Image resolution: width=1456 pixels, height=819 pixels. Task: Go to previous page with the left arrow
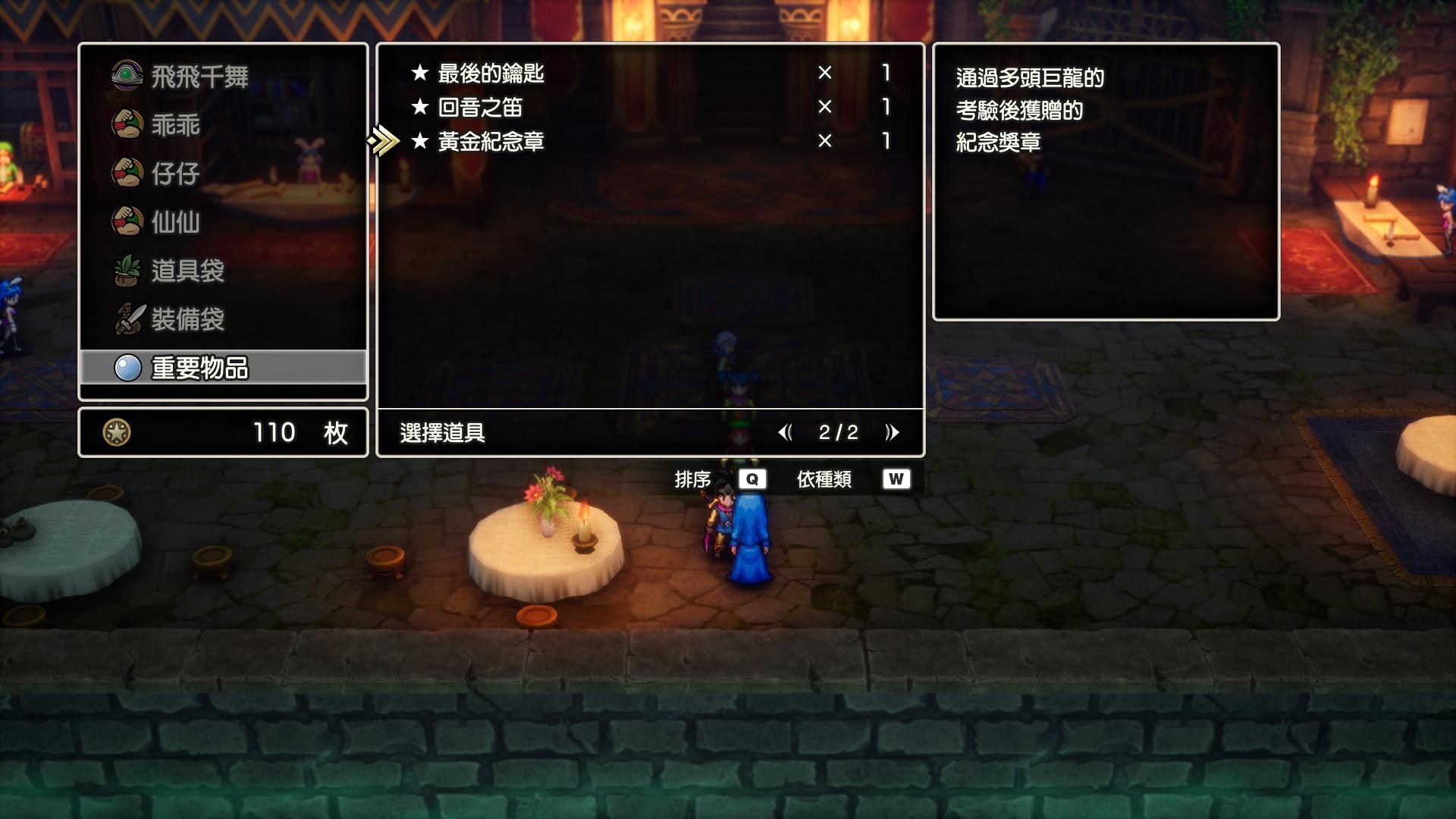[786, 432]
